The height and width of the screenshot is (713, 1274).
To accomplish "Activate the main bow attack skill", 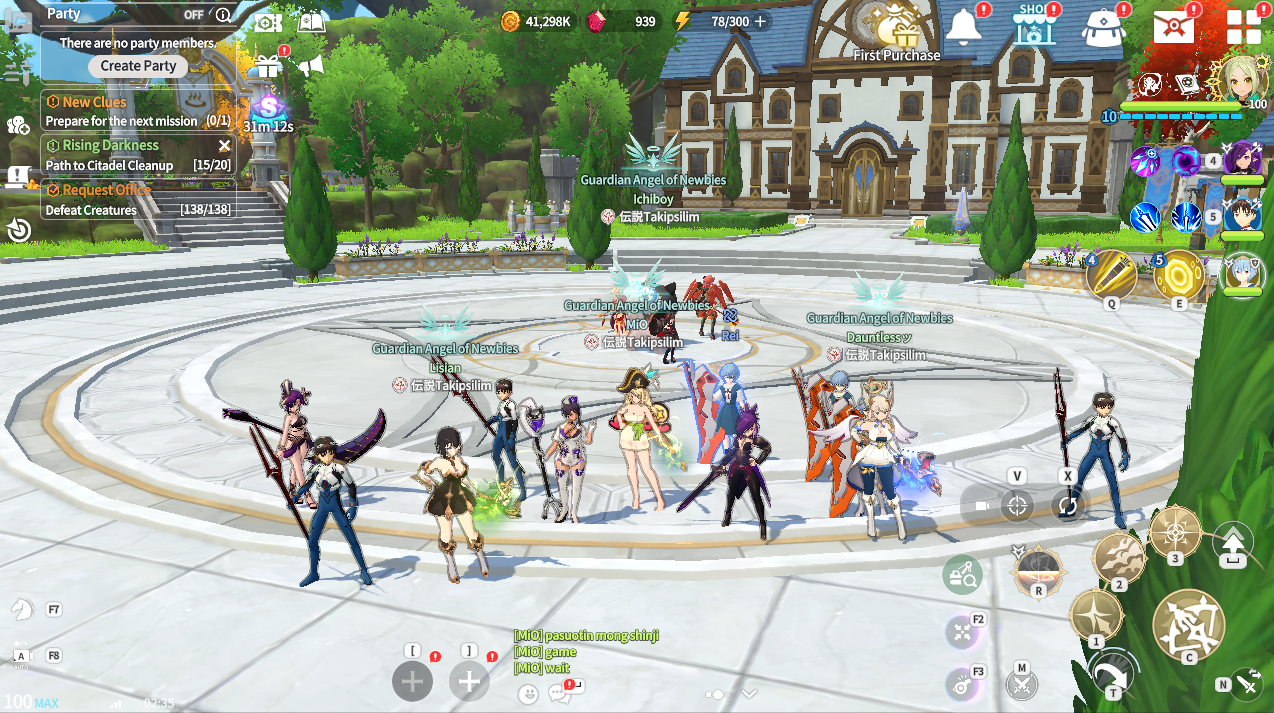I will point(1189,627).
